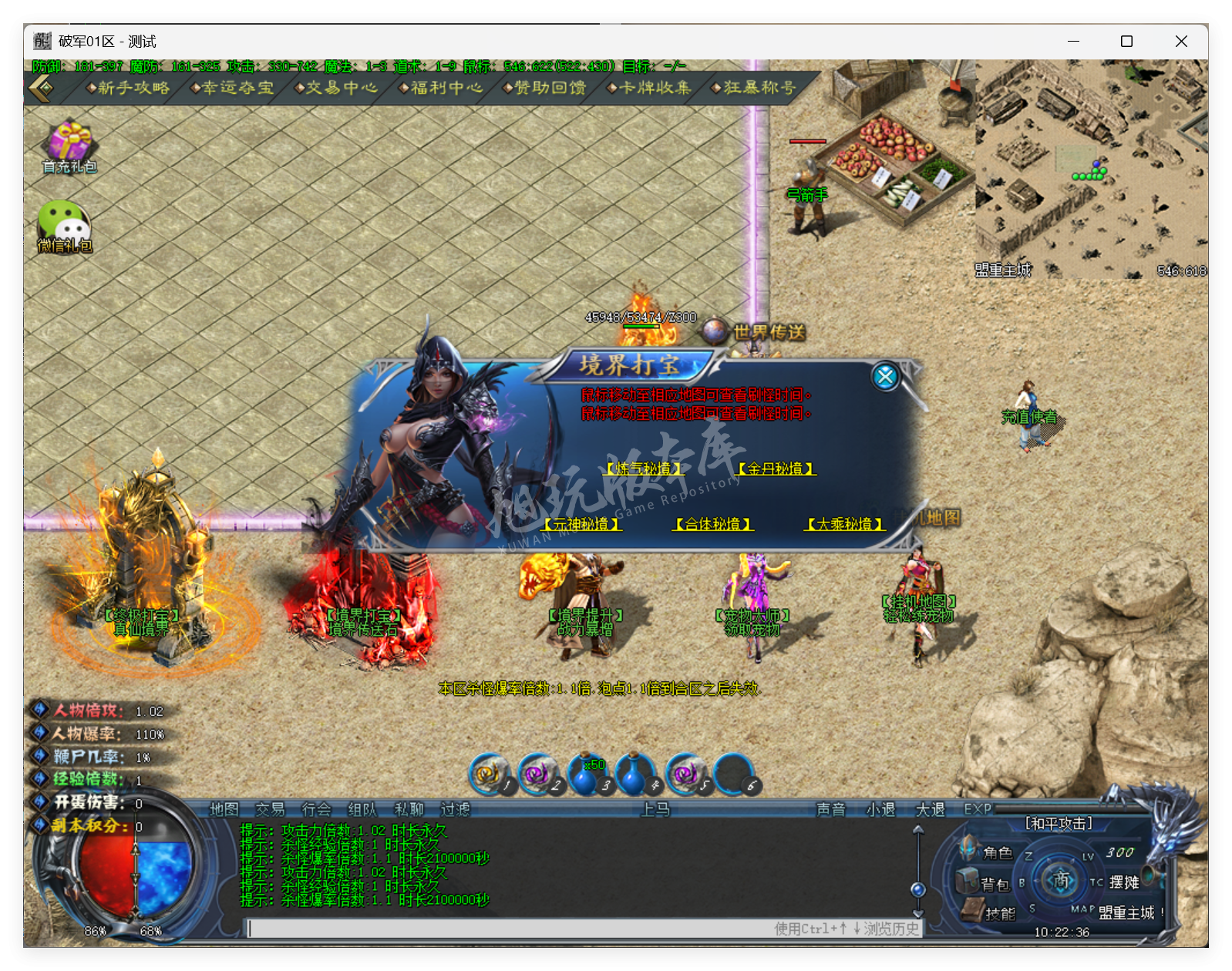Viewport: 1232px width, 971px height.
Task: Open the 交易中心 menu entry
Action: click(337, 88)
